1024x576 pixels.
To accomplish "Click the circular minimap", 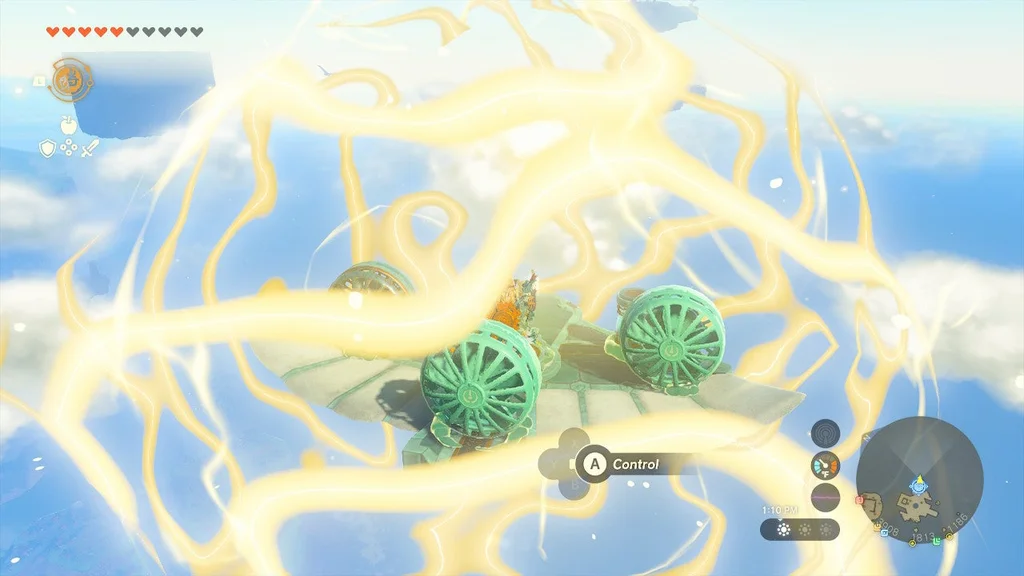I will click(x=919, y=480).
